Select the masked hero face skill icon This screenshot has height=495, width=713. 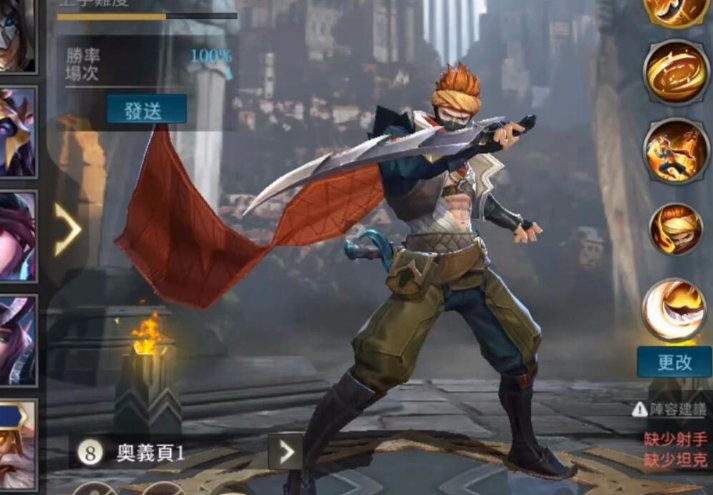tap(676, 229)
